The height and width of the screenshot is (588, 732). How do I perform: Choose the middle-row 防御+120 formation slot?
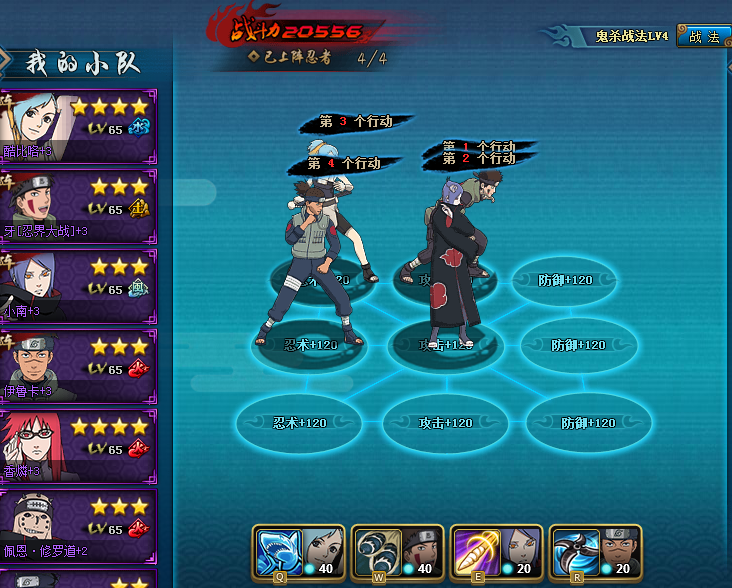tap(577, 345)
